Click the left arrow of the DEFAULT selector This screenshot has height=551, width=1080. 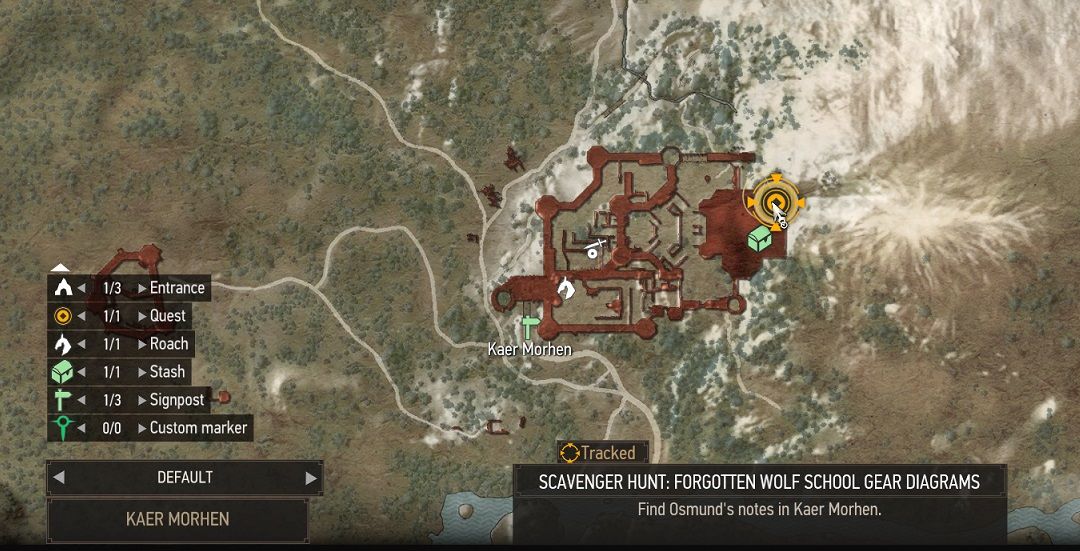(x=59, y=478)
